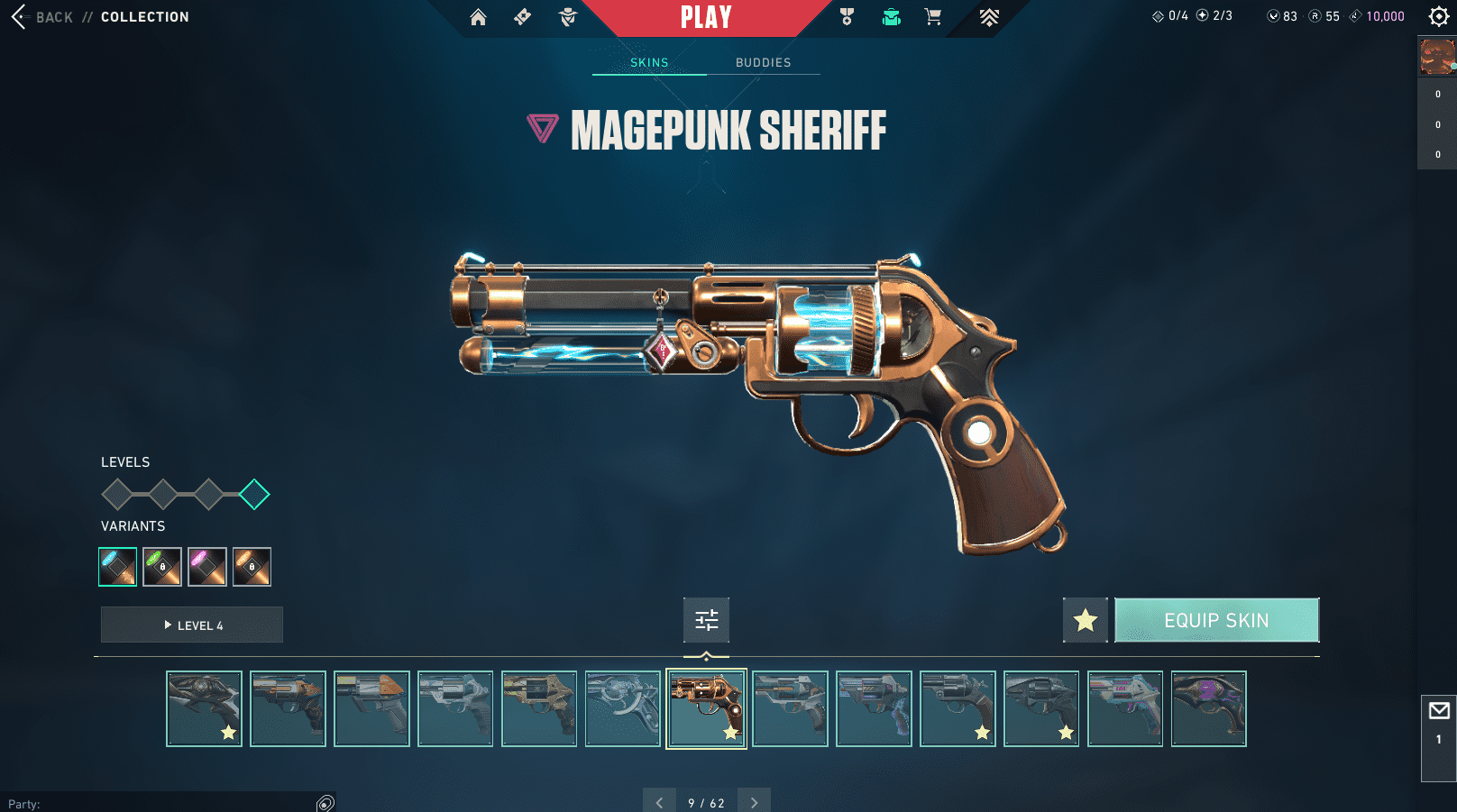The image size is (1457, 812).
Task: Click the red PLAY button
Action: 706,17
